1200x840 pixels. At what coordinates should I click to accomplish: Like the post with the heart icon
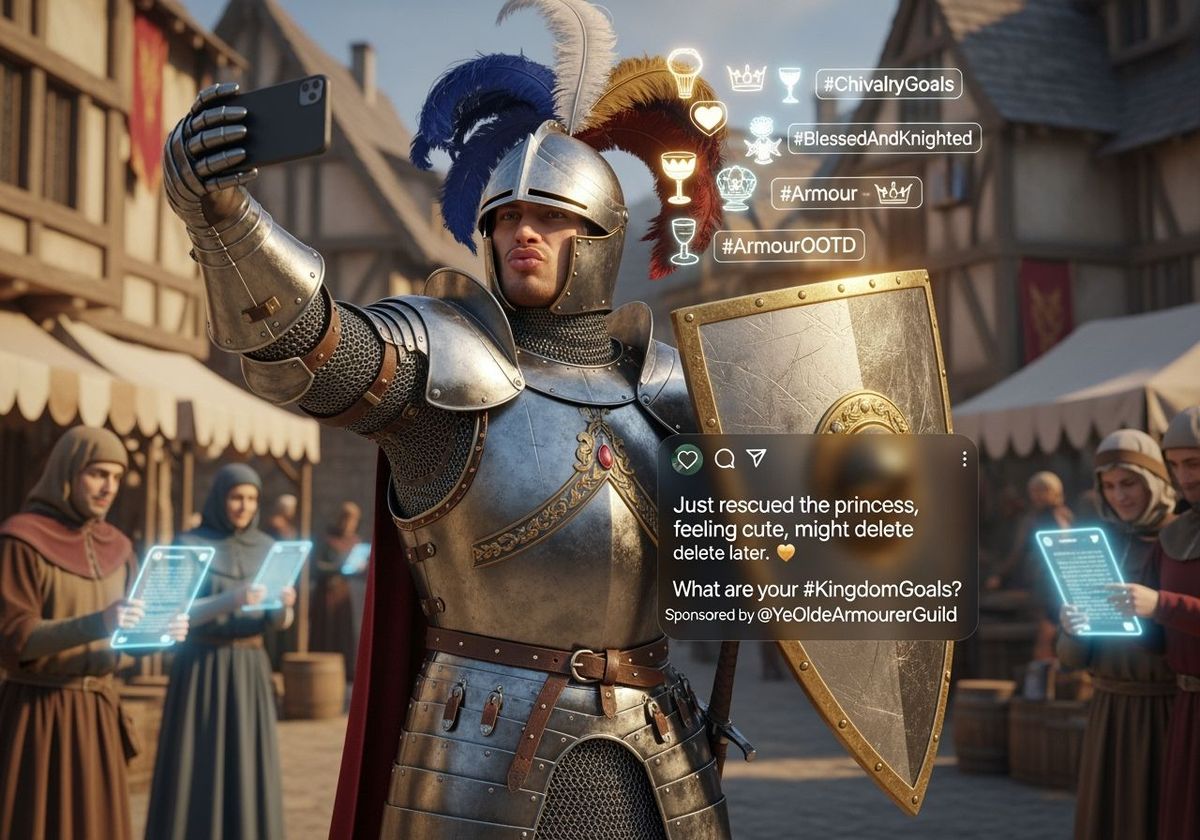pos(687,459)
